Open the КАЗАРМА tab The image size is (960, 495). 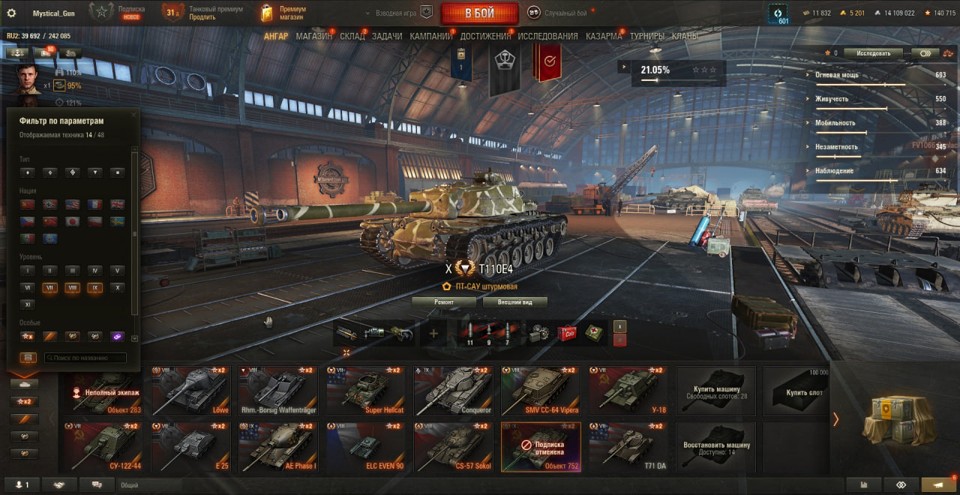point(604,36)
